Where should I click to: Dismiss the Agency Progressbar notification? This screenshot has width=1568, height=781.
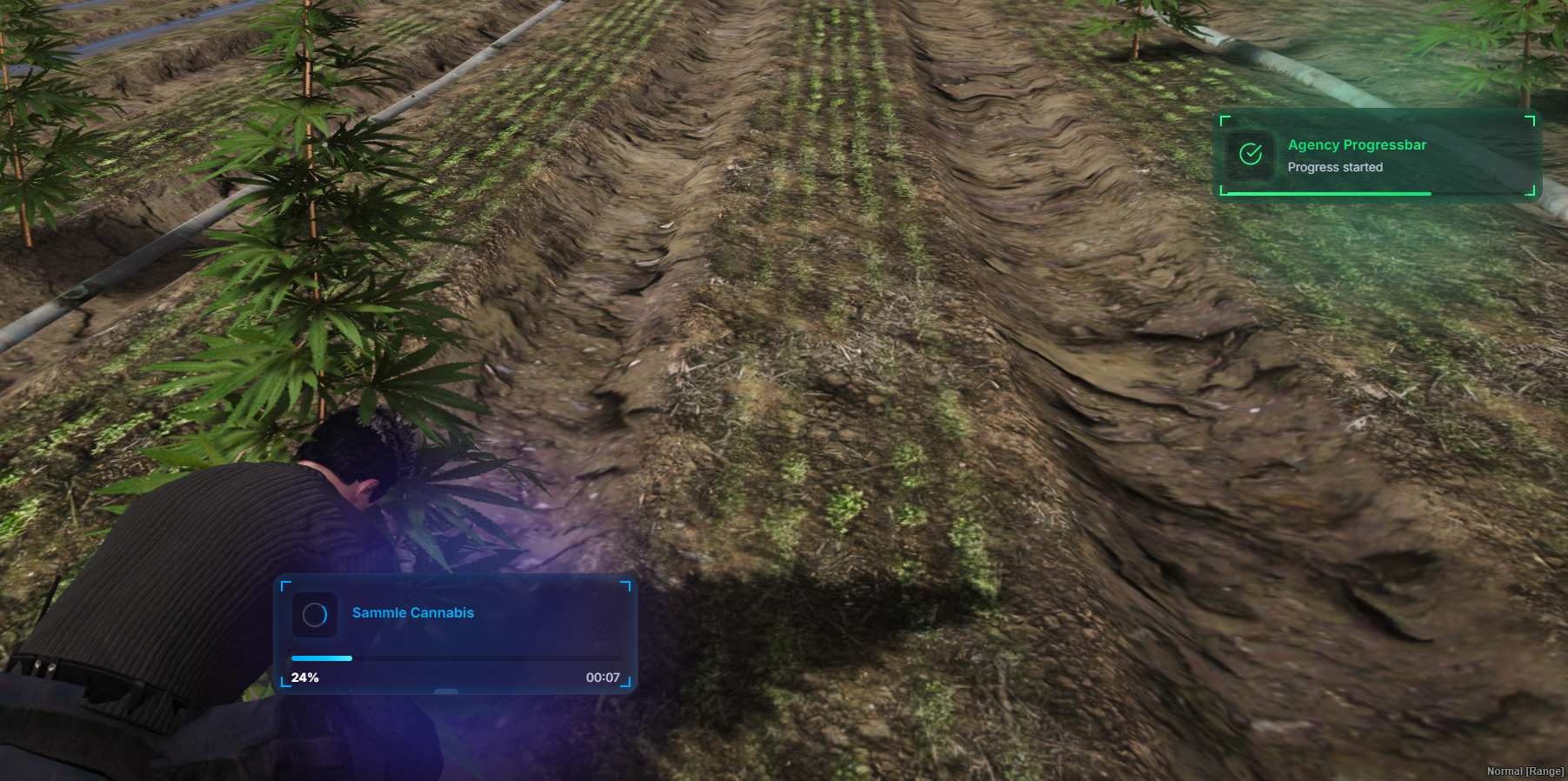pyautogui.click(x=1377, y=156)
